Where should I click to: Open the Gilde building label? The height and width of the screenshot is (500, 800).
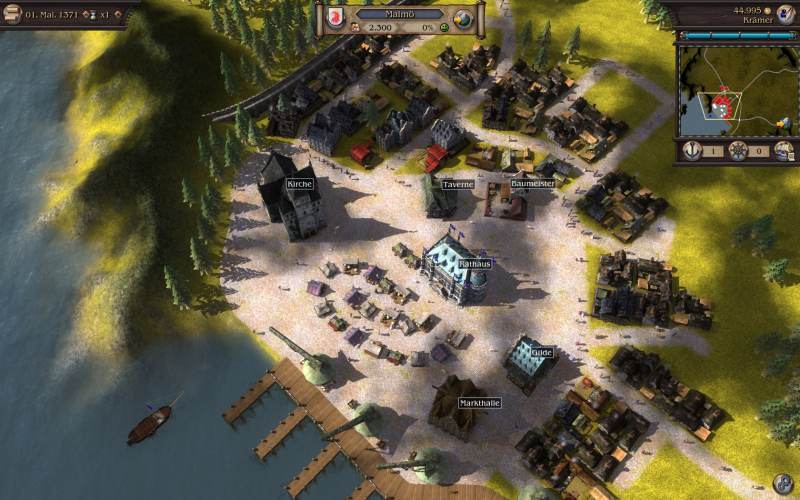pyautogui.click(x=542, y=353)
